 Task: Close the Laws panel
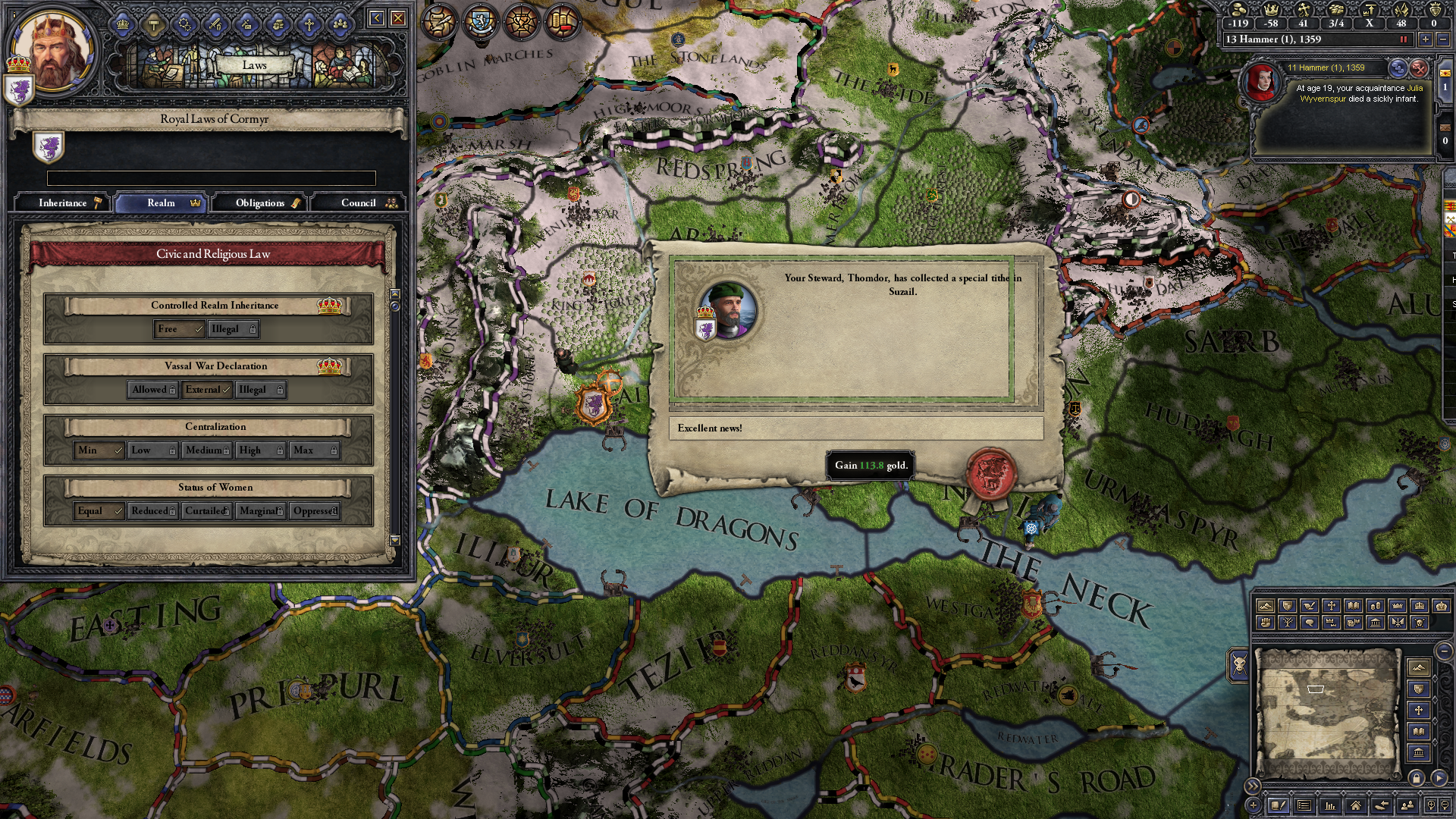pyautogui.click(x=398, y=18)
